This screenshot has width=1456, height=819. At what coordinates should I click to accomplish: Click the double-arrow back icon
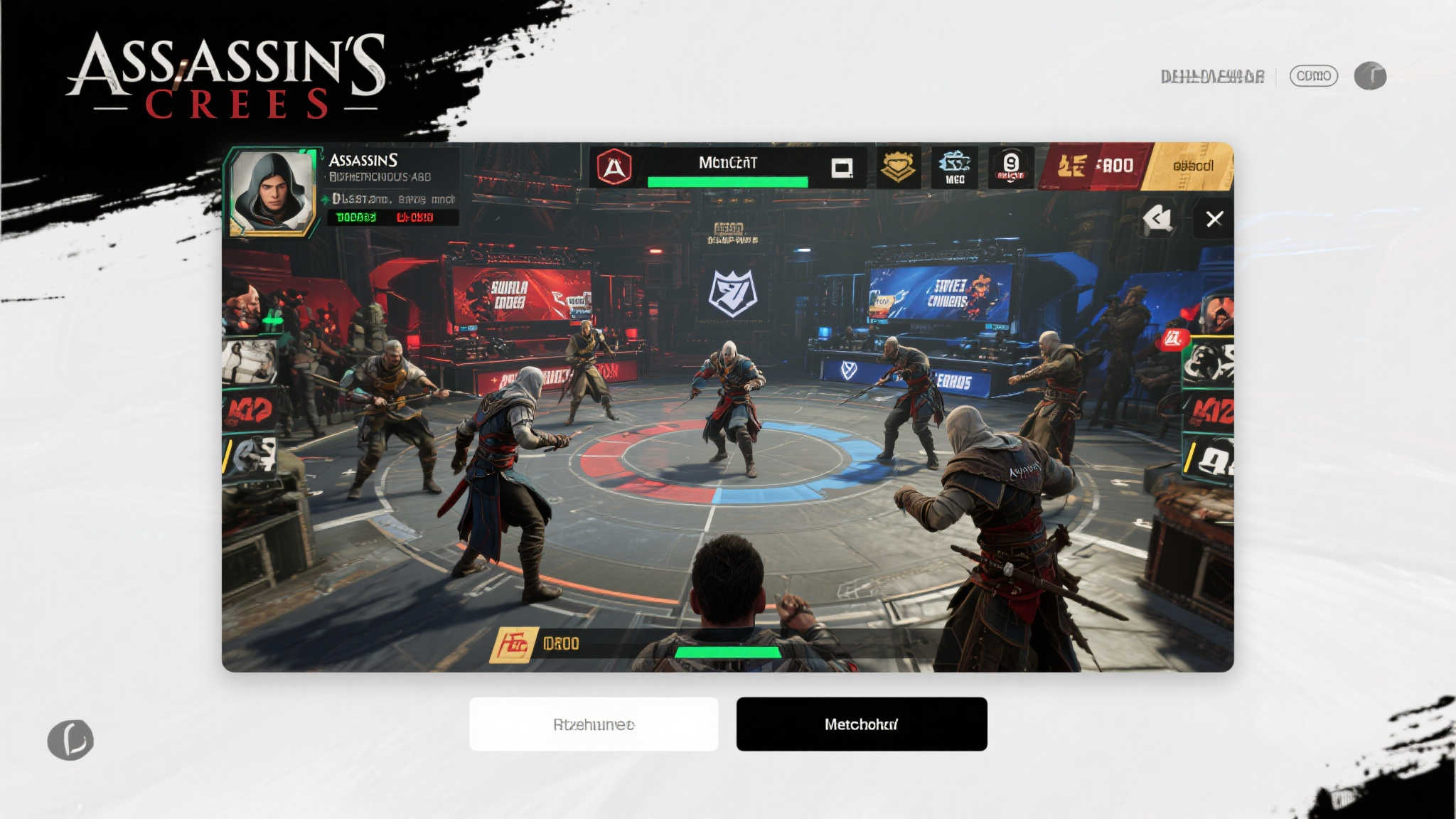(x=1157, y=218)
